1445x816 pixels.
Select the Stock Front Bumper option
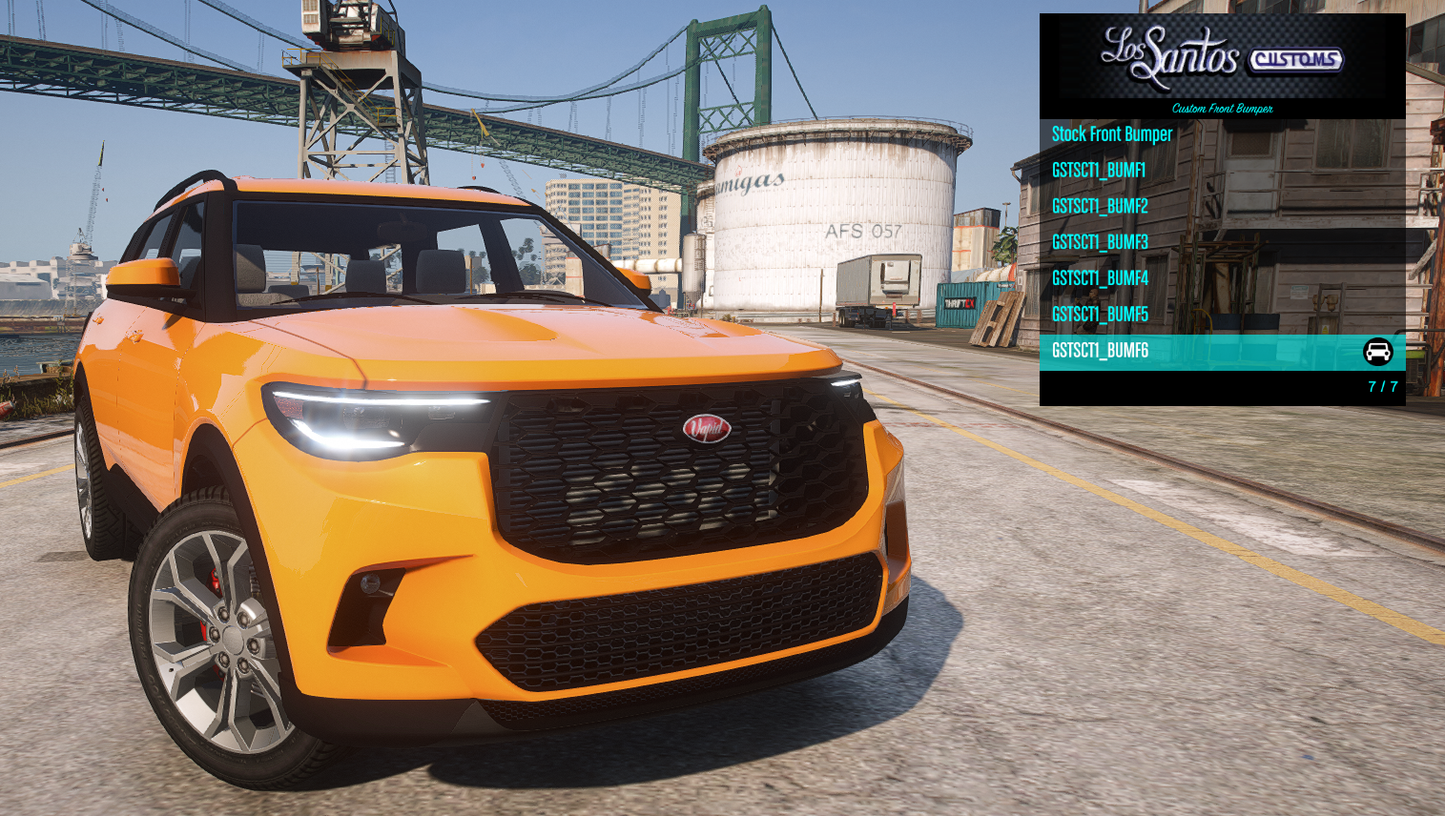(x=1112, y=135)
